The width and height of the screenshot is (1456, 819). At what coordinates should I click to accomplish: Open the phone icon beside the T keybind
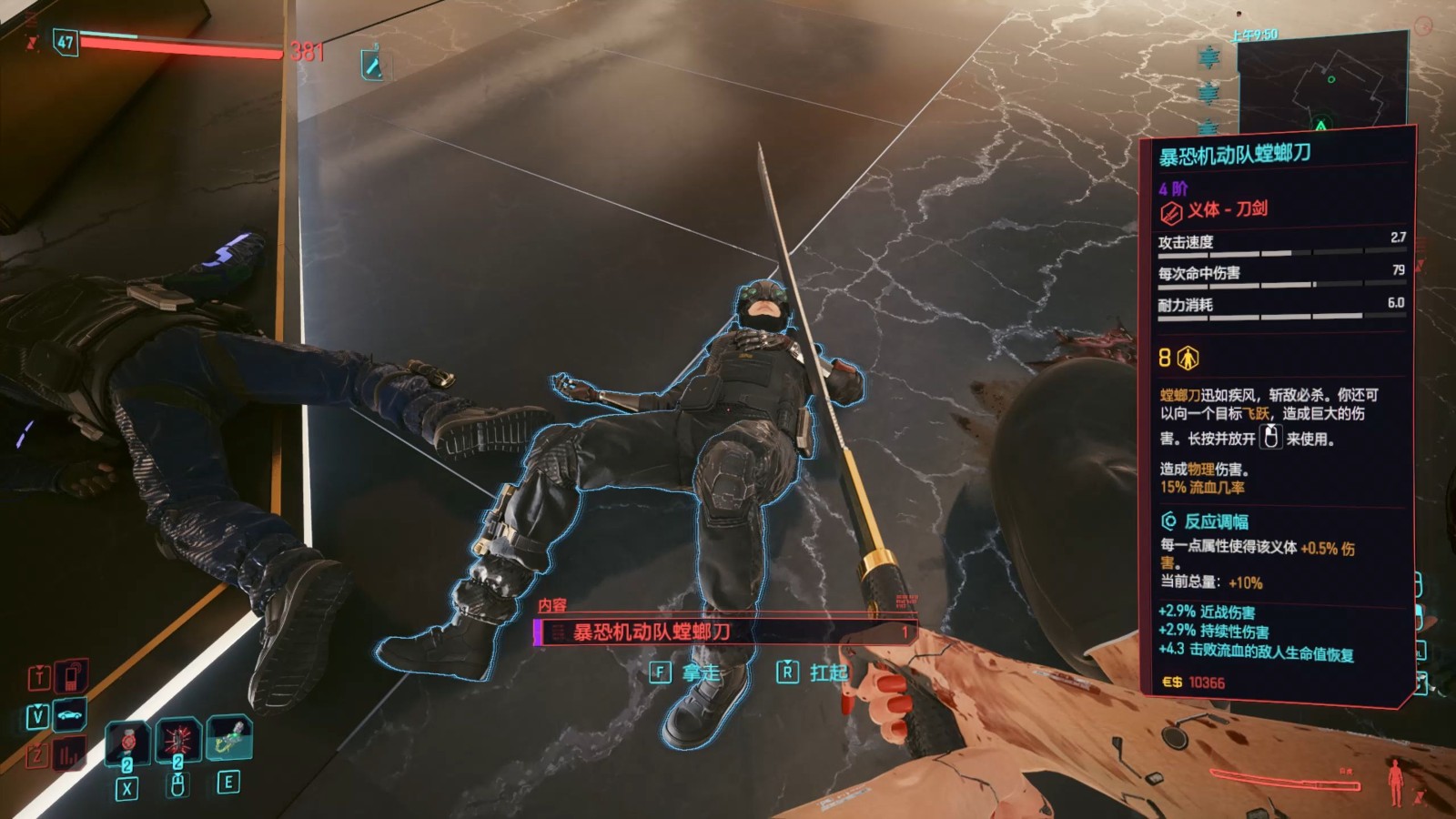[71, 678]
